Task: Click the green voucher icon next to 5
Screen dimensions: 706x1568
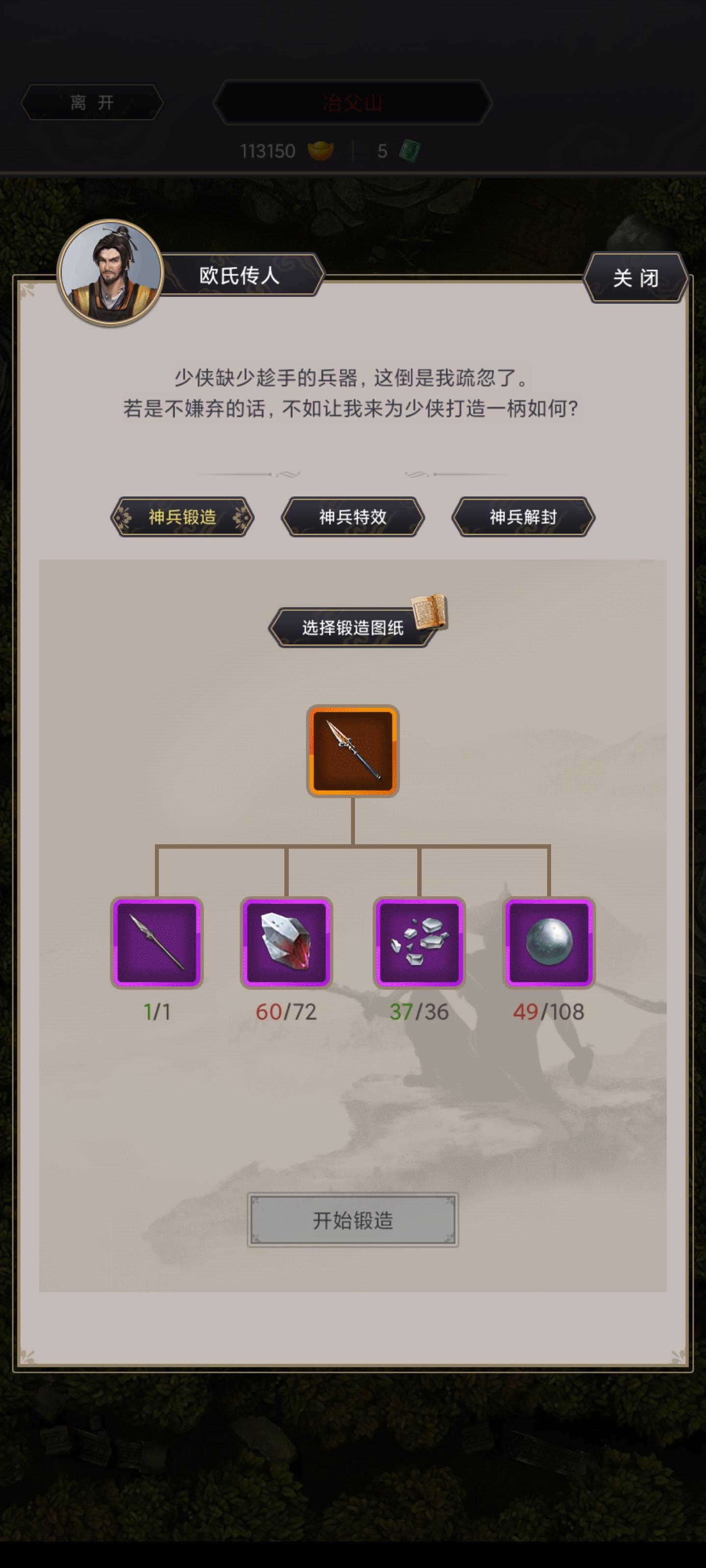Action: point(412,151)
